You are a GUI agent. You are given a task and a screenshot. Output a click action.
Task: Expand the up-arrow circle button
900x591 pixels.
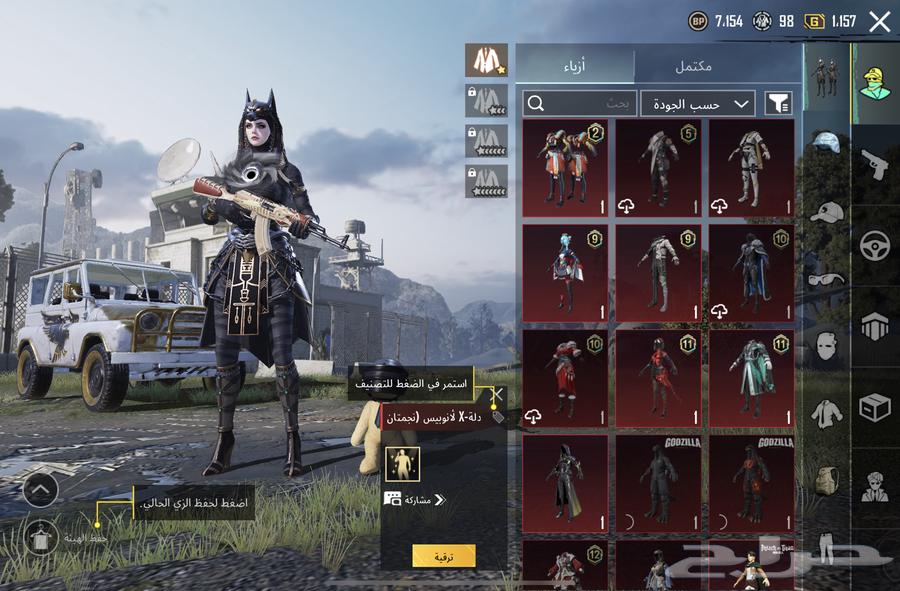(40, 489)
